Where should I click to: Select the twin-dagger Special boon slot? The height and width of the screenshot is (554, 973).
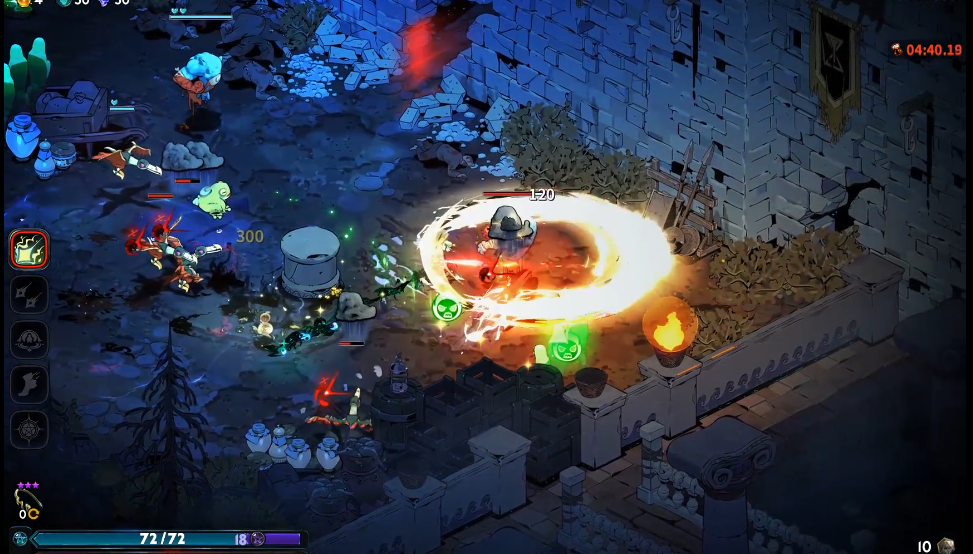pos(30,294)
